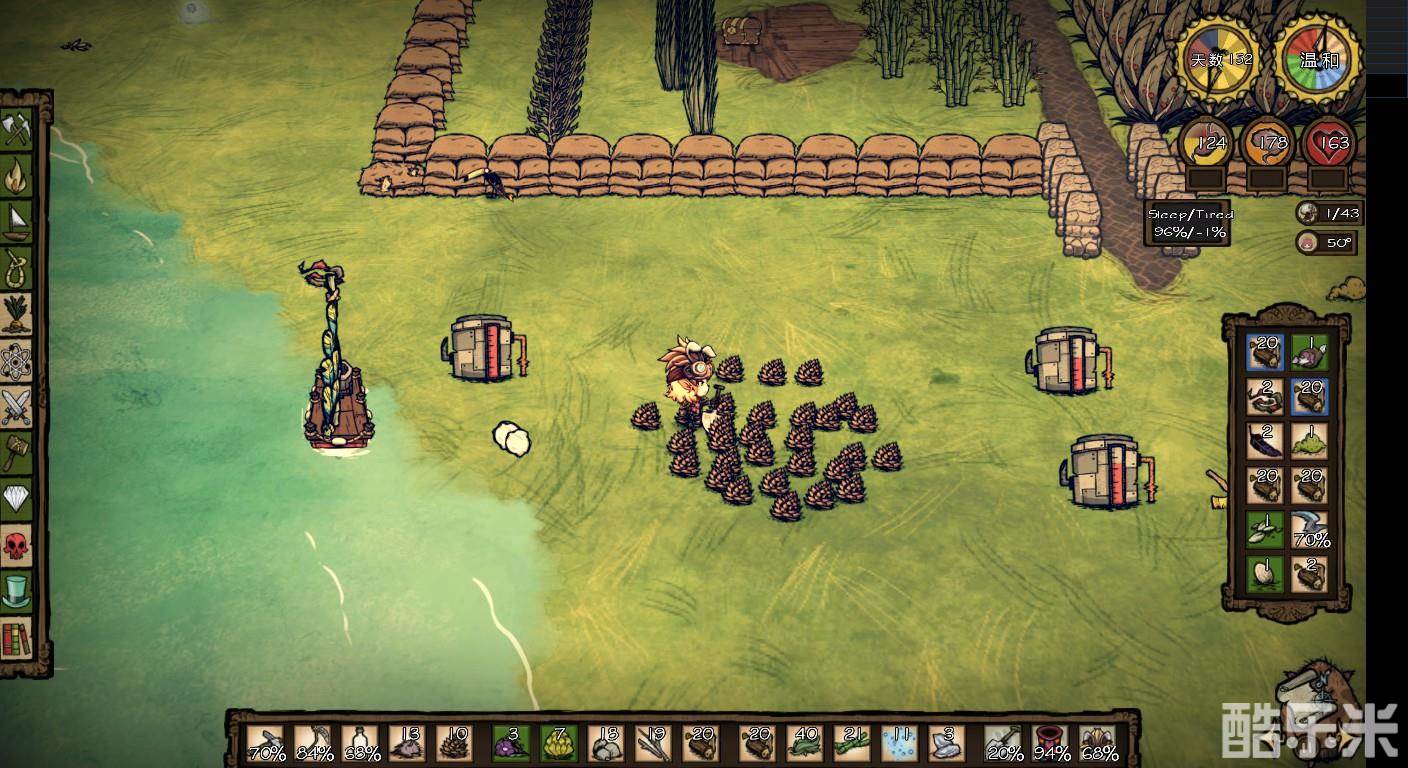Screen dimensions: 1408x768
Task: Switch to the Nautical sailboat tab
Action: pos(16,222)
